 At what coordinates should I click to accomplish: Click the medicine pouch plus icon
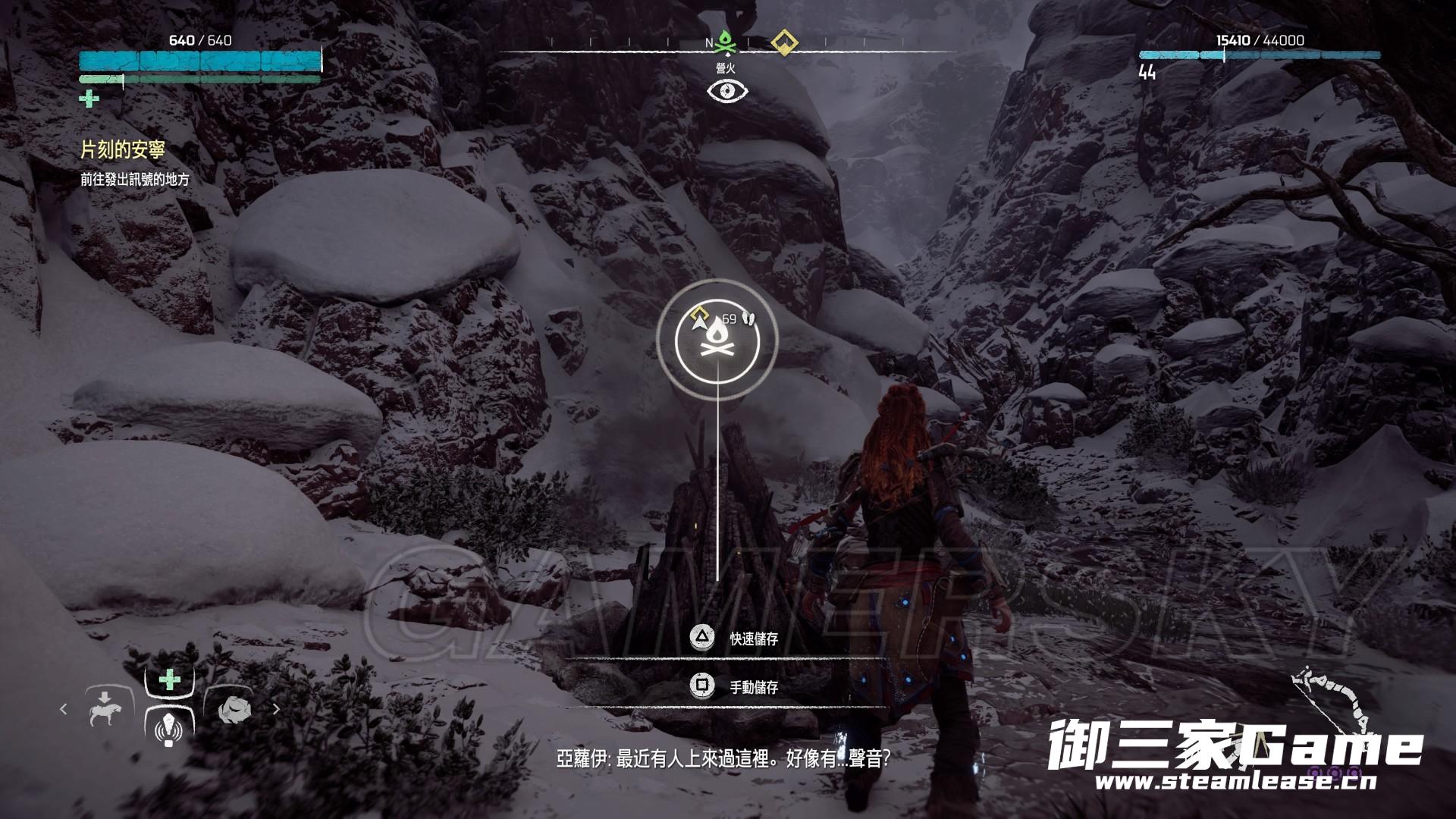point(89,99)
